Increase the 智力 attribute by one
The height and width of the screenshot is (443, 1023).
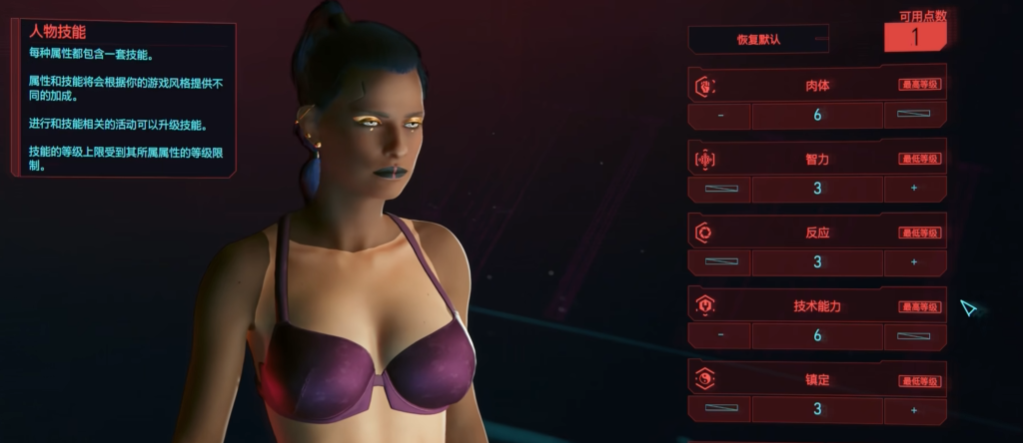coord(914,188)
